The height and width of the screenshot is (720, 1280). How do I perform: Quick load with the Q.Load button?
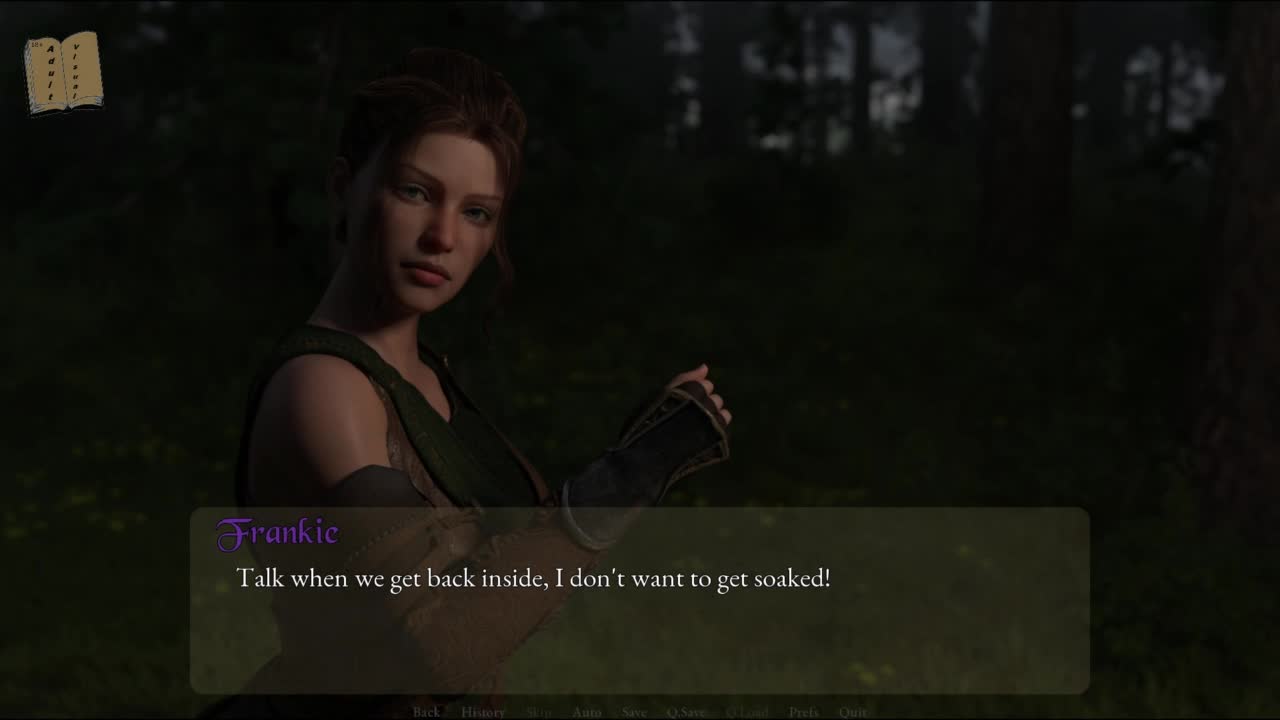tap(747, 712)
